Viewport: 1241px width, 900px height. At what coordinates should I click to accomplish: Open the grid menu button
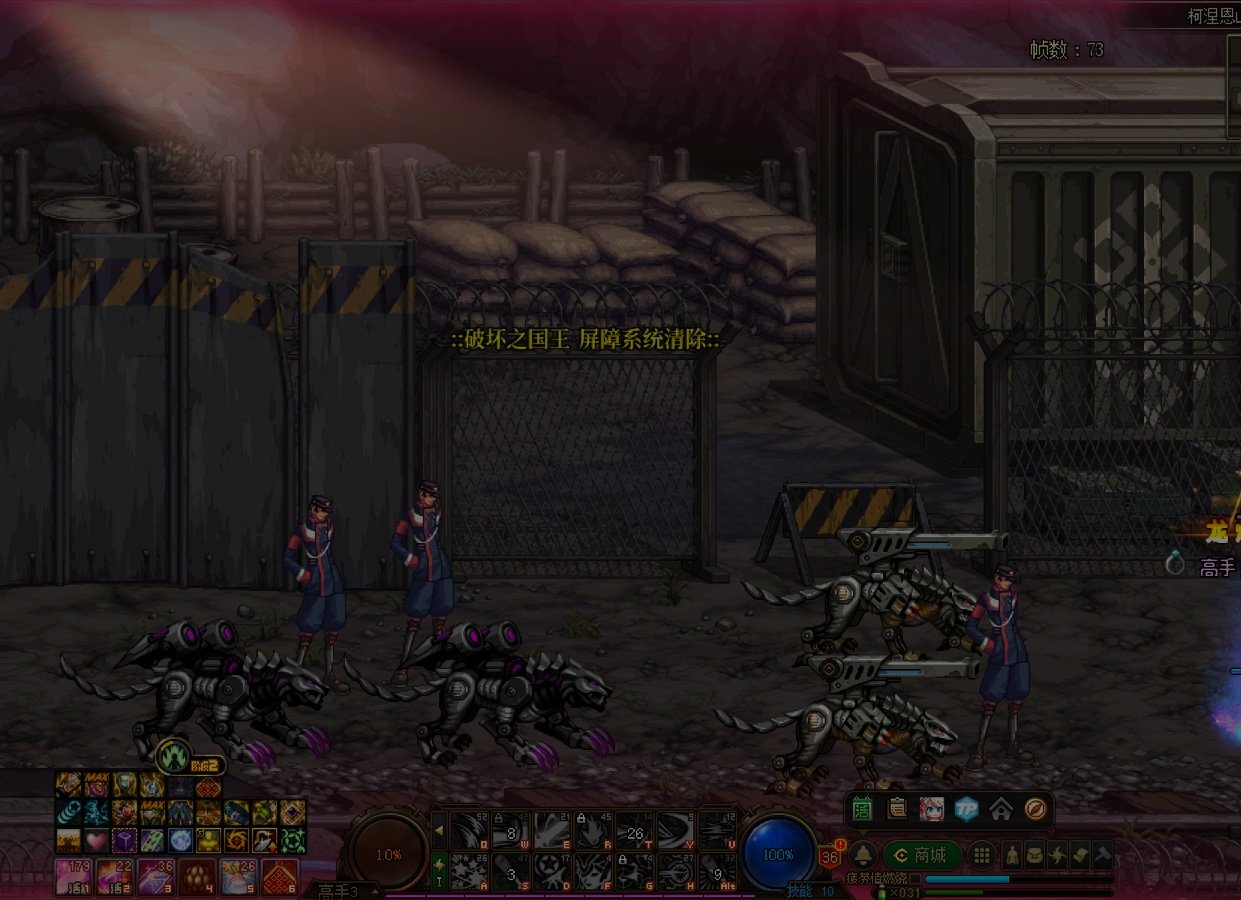[x=982, y=855]
